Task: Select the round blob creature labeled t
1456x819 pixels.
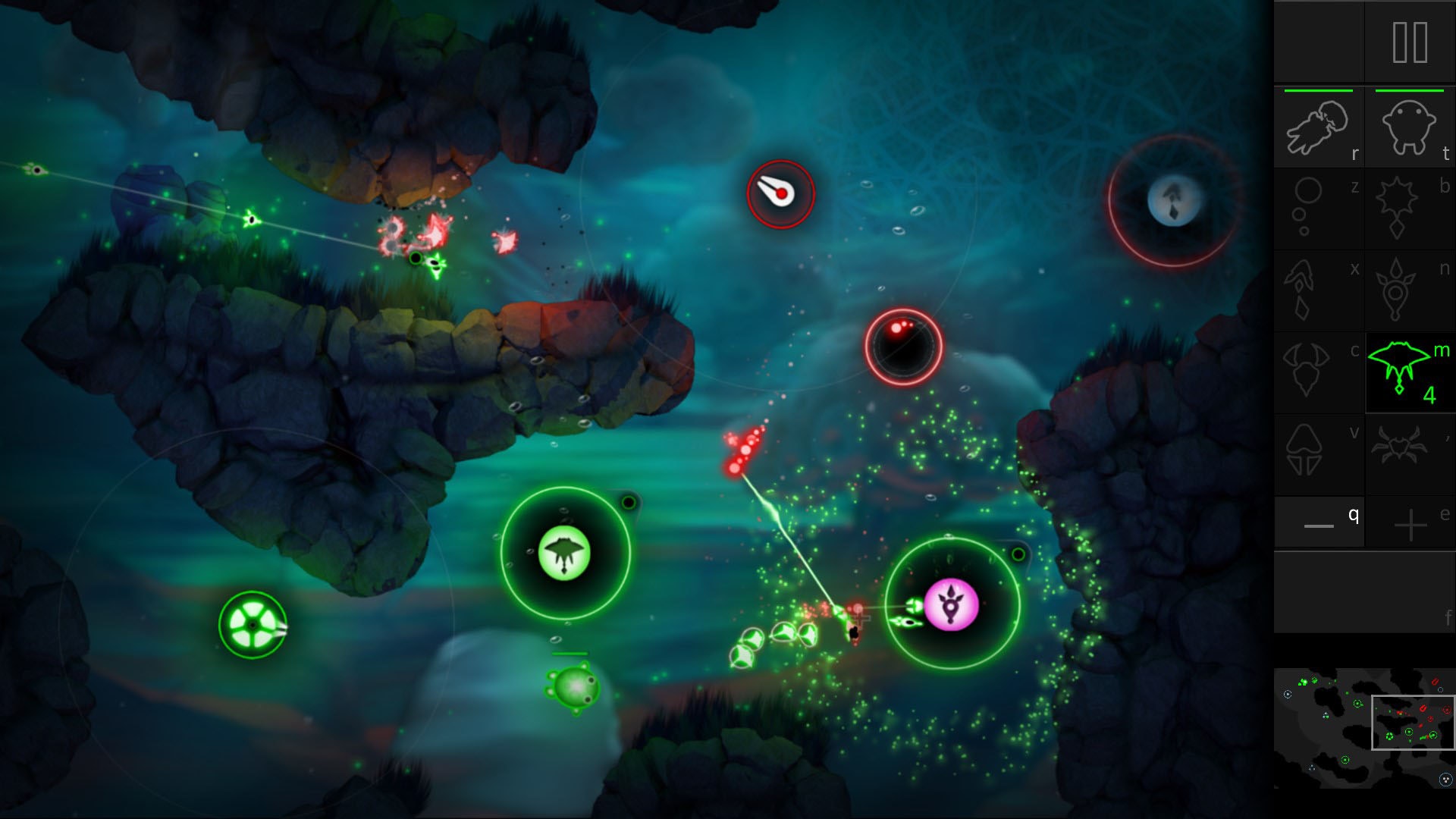Action: point(1409,127)
